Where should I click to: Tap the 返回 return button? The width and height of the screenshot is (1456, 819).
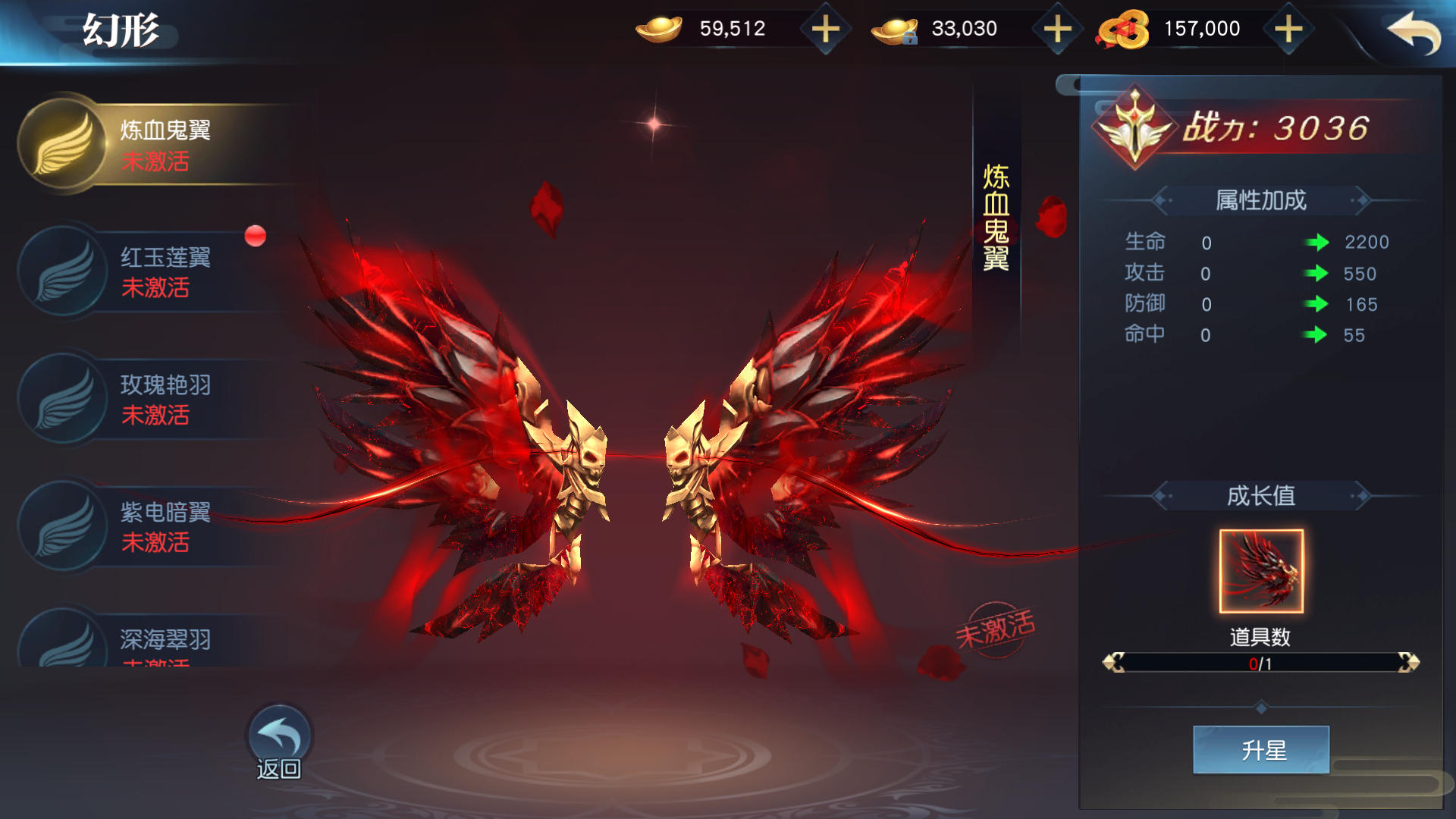tap(279, 743)
